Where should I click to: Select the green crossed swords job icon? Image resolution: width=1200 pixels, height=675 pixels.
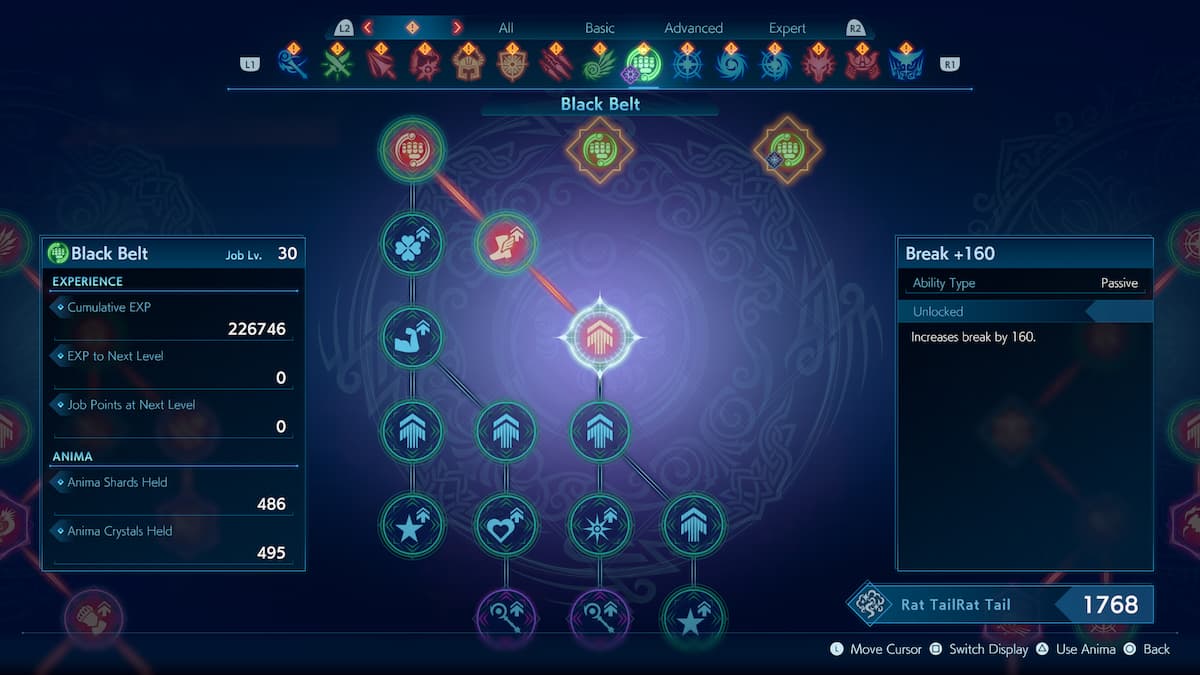337,64
